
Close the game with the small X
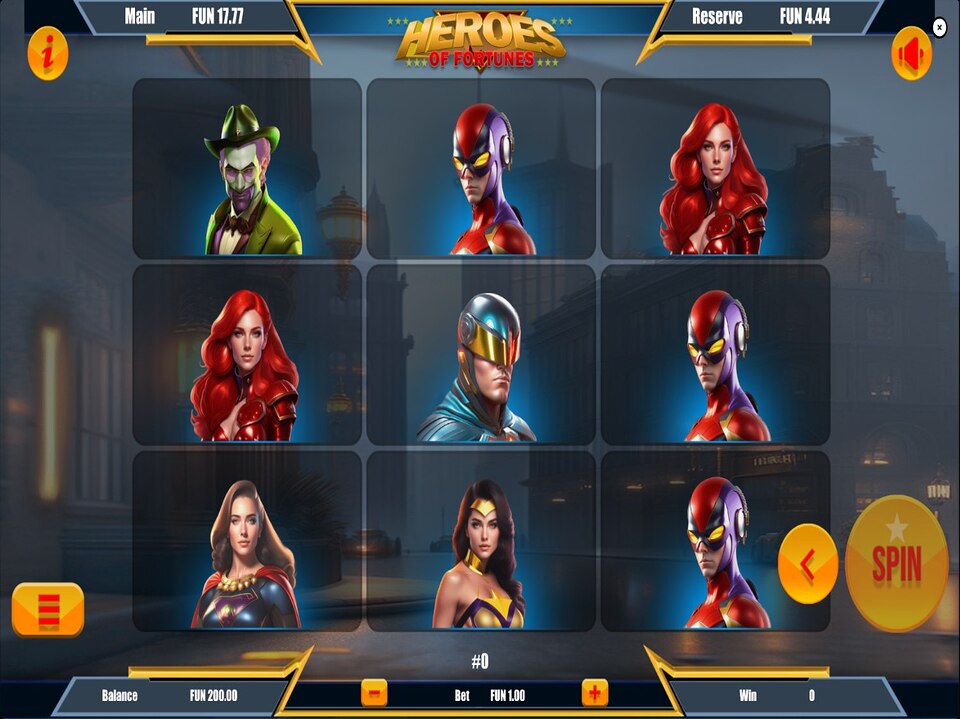point(939,28)
